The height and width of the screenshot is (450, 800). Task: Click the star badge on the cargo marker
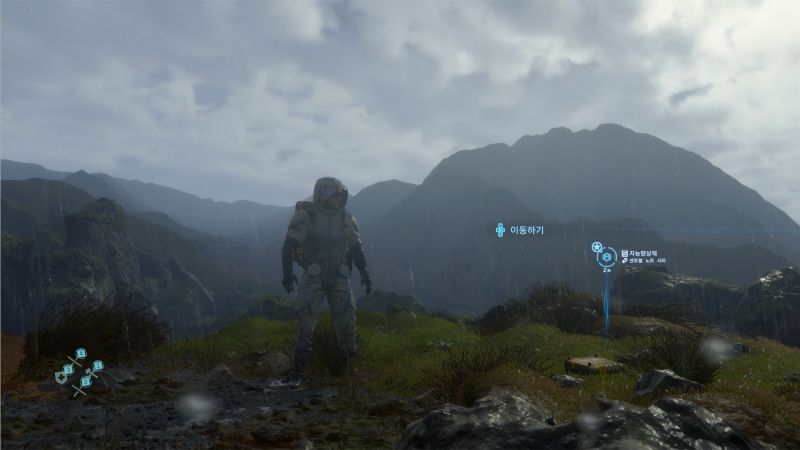pyautogui.click(x=597, y=246)
